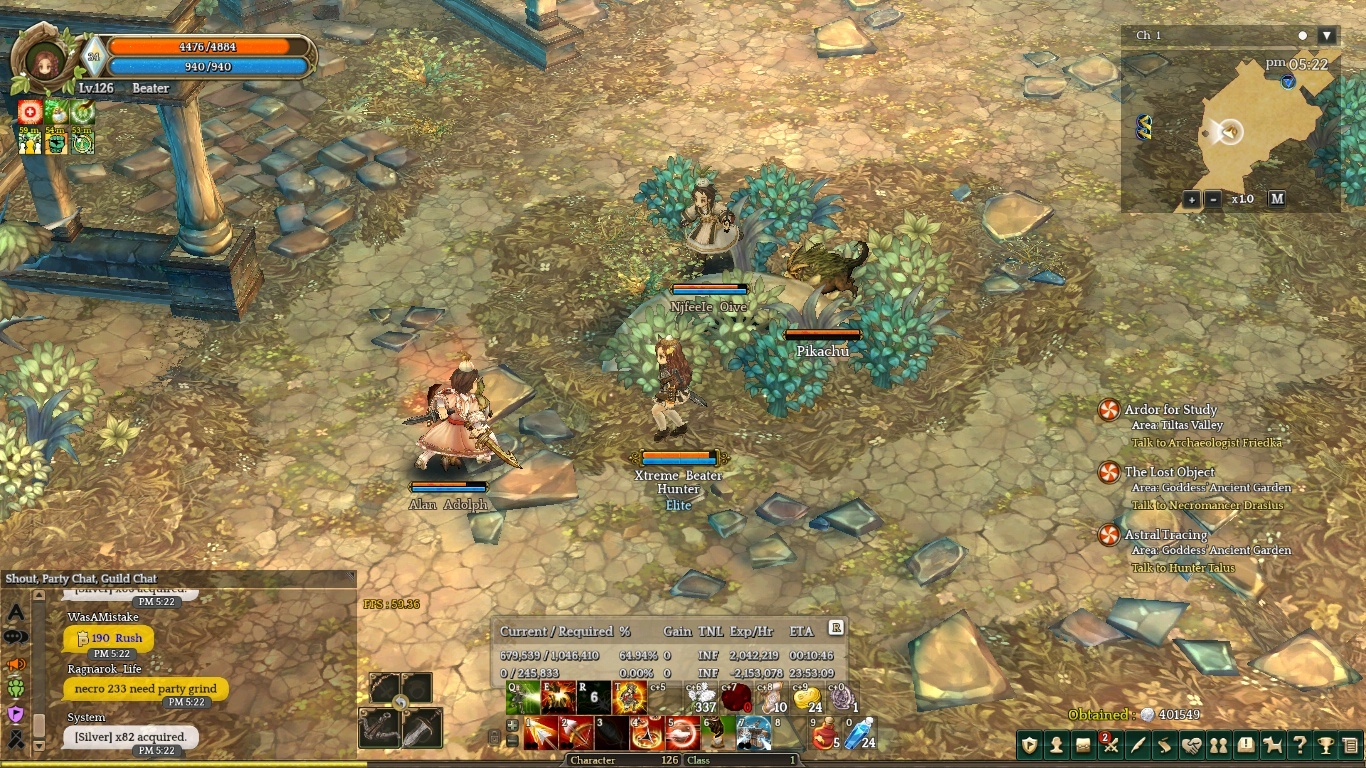Viewport: 1366px width, 768px height.
Task: Open the companion pet menu icon
Action: 1273,745
